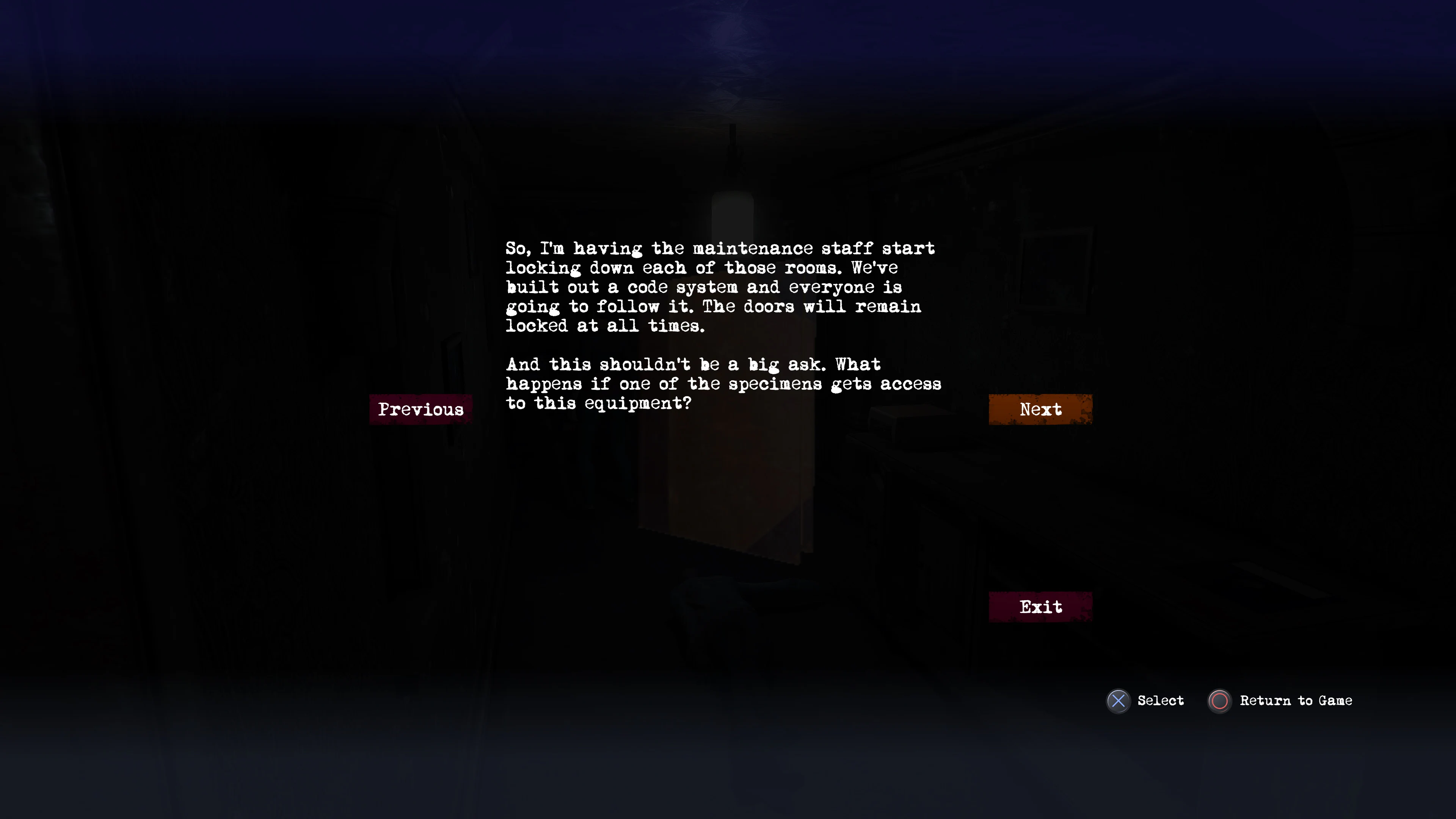The image size is (1456, 819).
Task: Click the Return to Game text label
Action: click(1296, 701)
